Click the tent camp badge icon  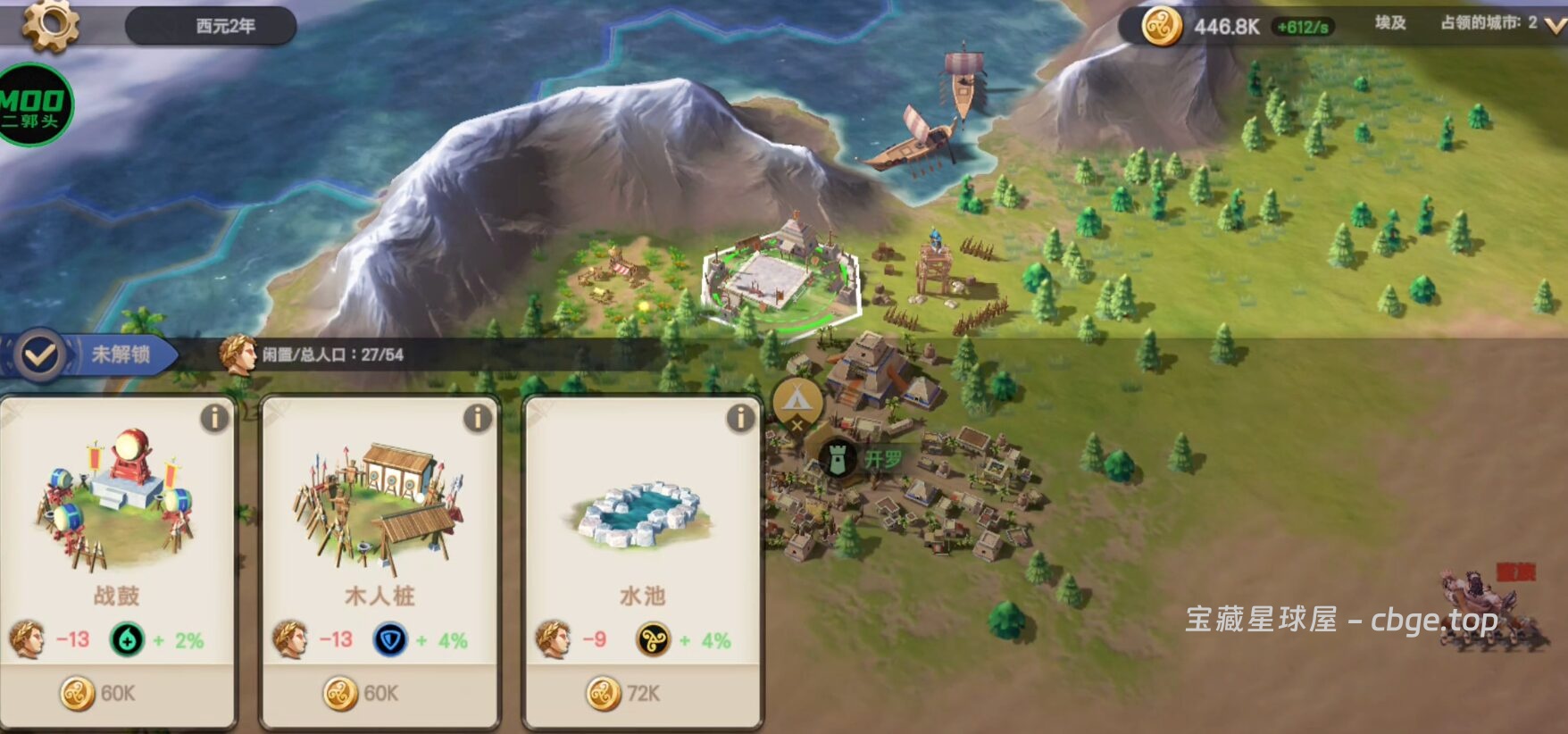click(x=797, y=401)
